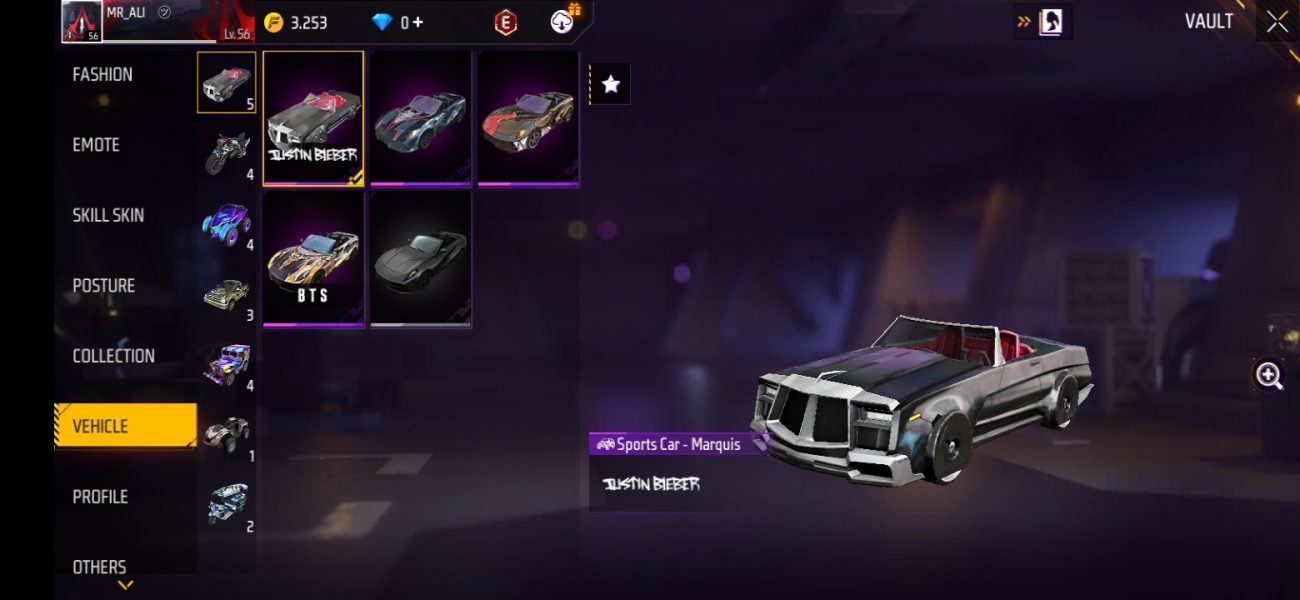Screen dimensions: 1300x600
Task: Choose the BTS sports car skin
Action: tap(313, 259)
